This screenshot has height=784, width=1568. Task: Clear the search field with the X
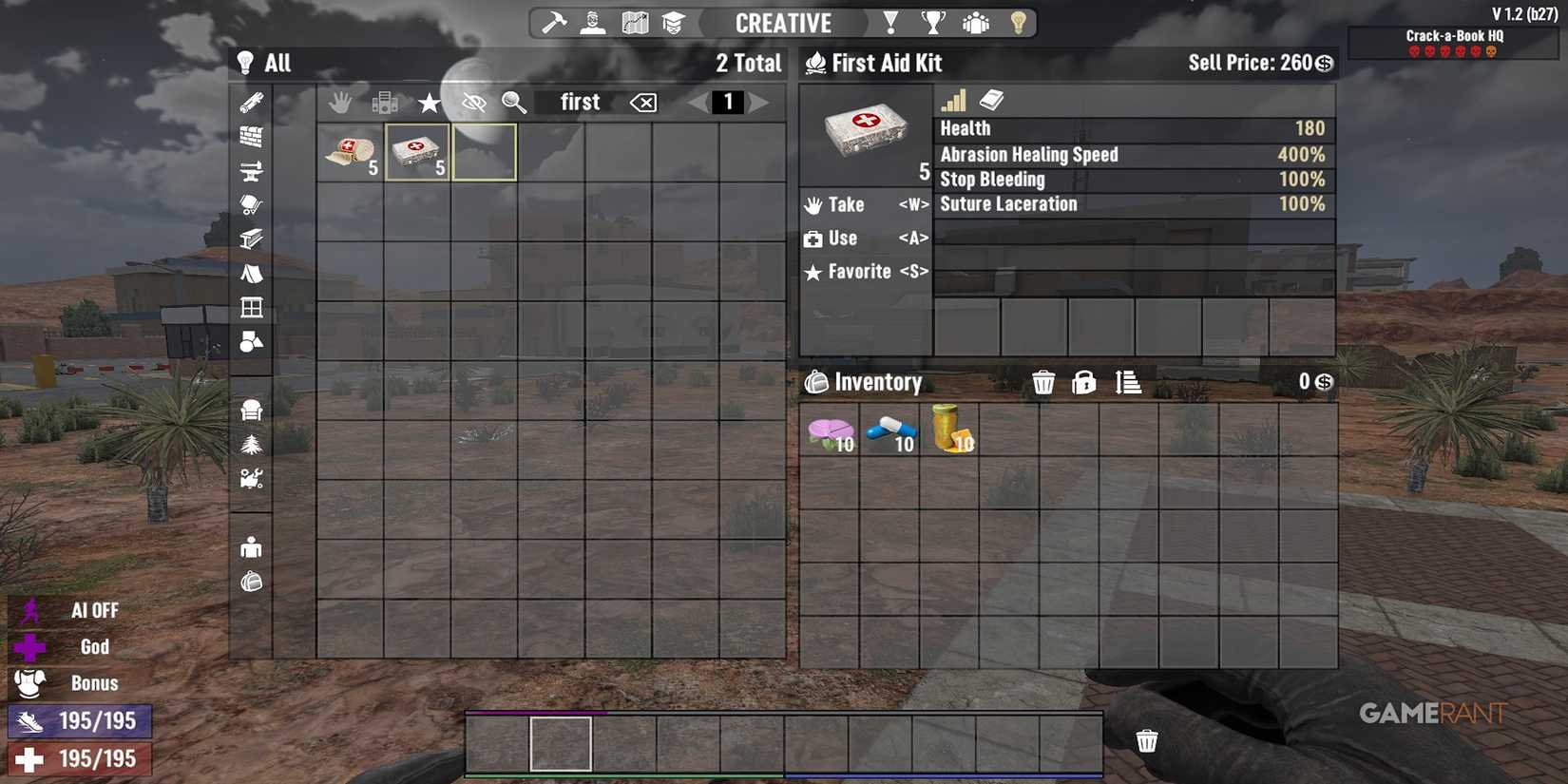coord(641,103)
